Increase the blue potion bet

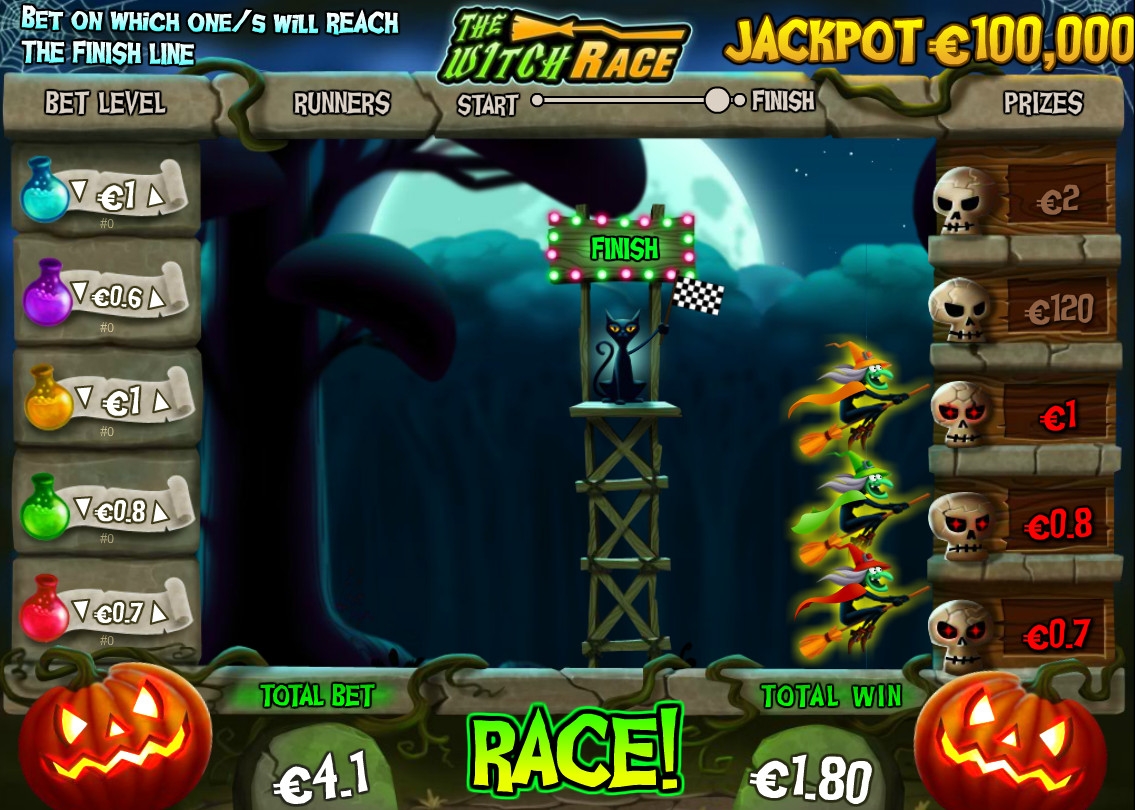tap(156, 197)
